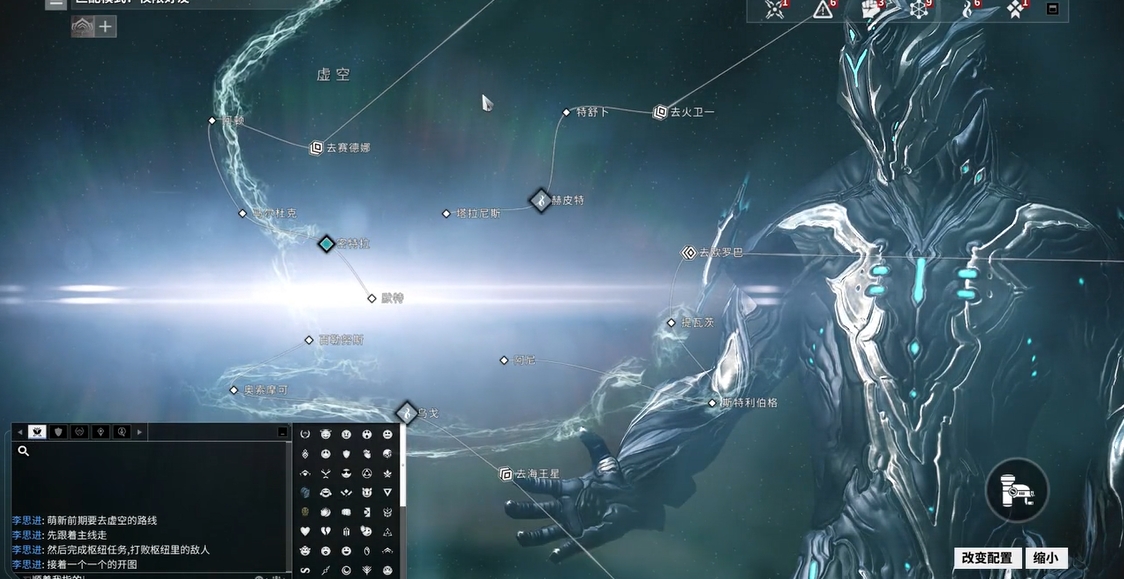Select the 乌戈 mission node
The height and width of the screenshot is (579, 1124).
pos(406,412)
